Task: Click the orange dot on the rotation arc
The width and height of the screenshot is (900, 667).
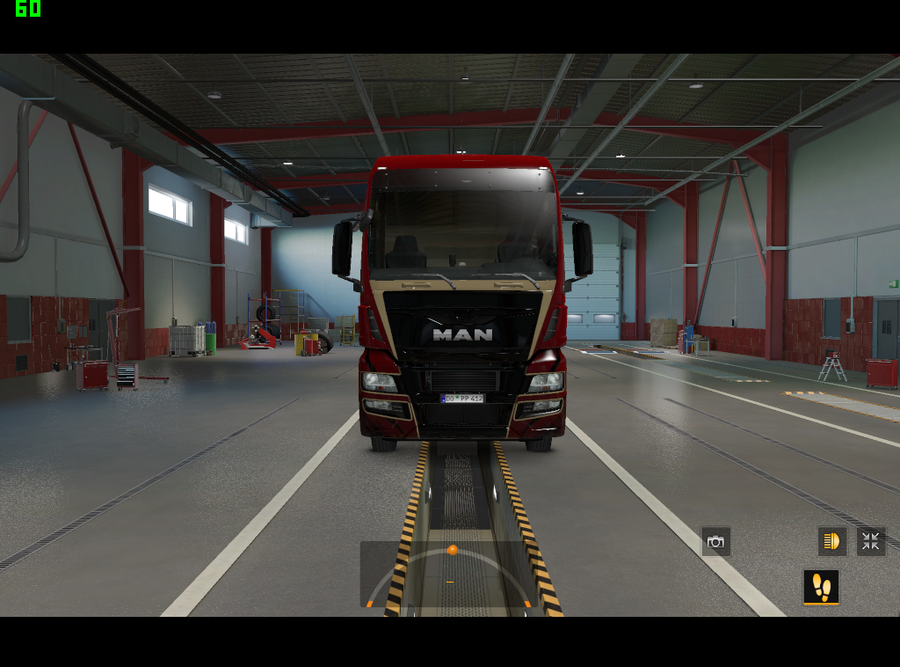Action: click(452, 550)
